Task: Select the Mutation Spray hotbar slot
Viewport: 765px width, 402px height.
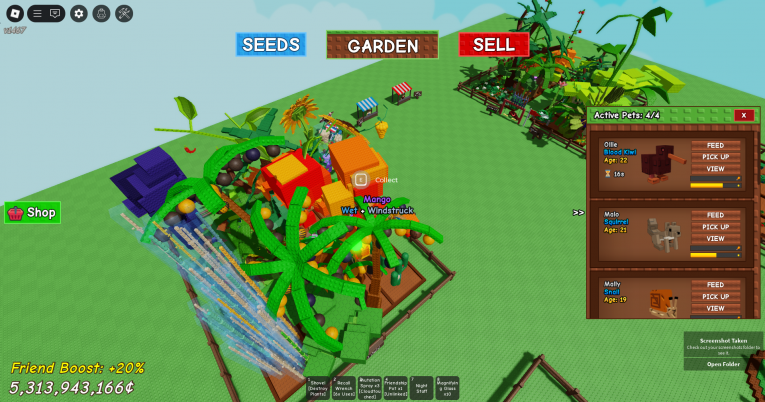Action: pyautogui.click(x=370, y=389)
